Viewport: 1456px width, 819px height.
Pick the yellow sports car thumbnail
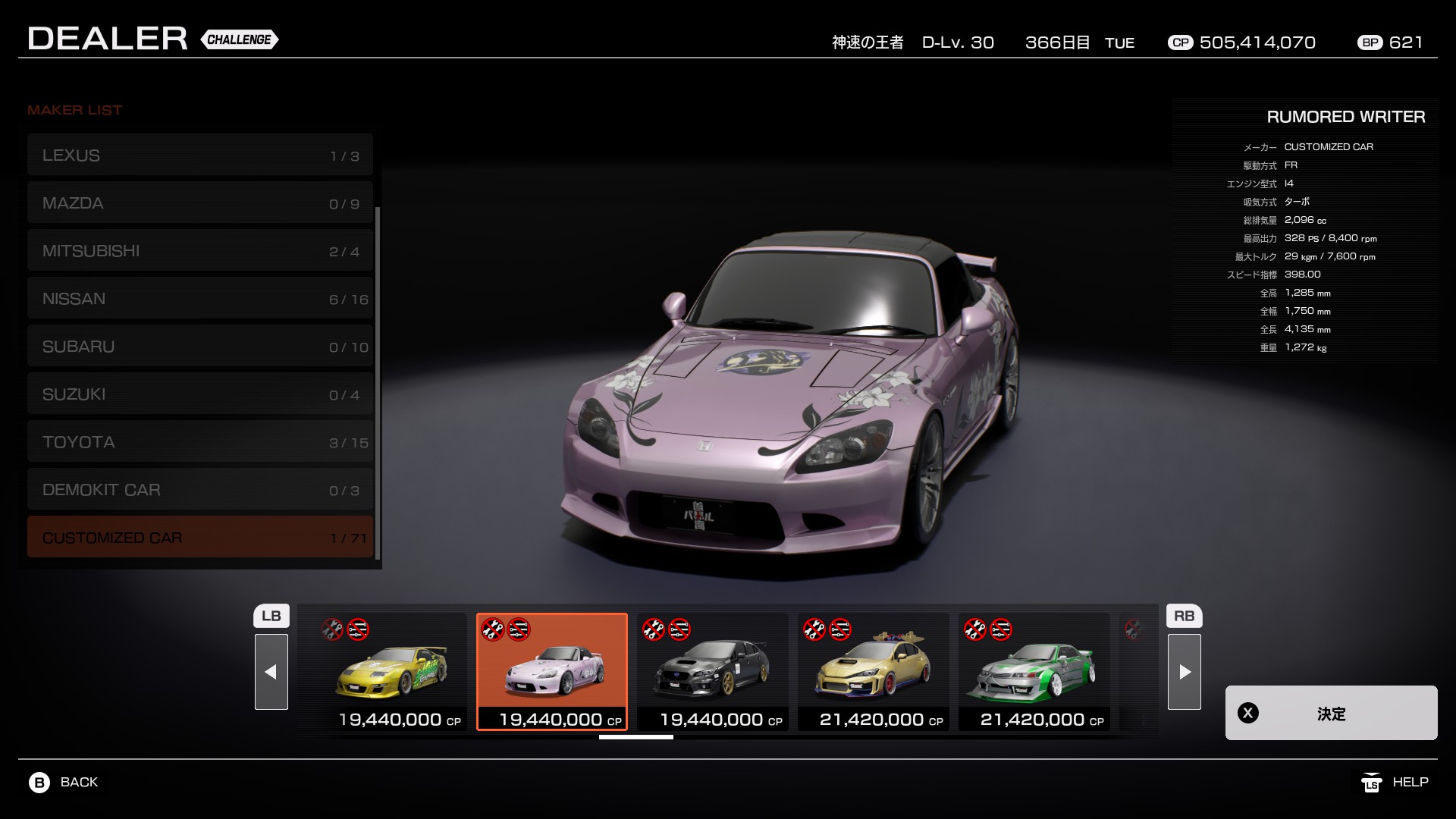391,672
